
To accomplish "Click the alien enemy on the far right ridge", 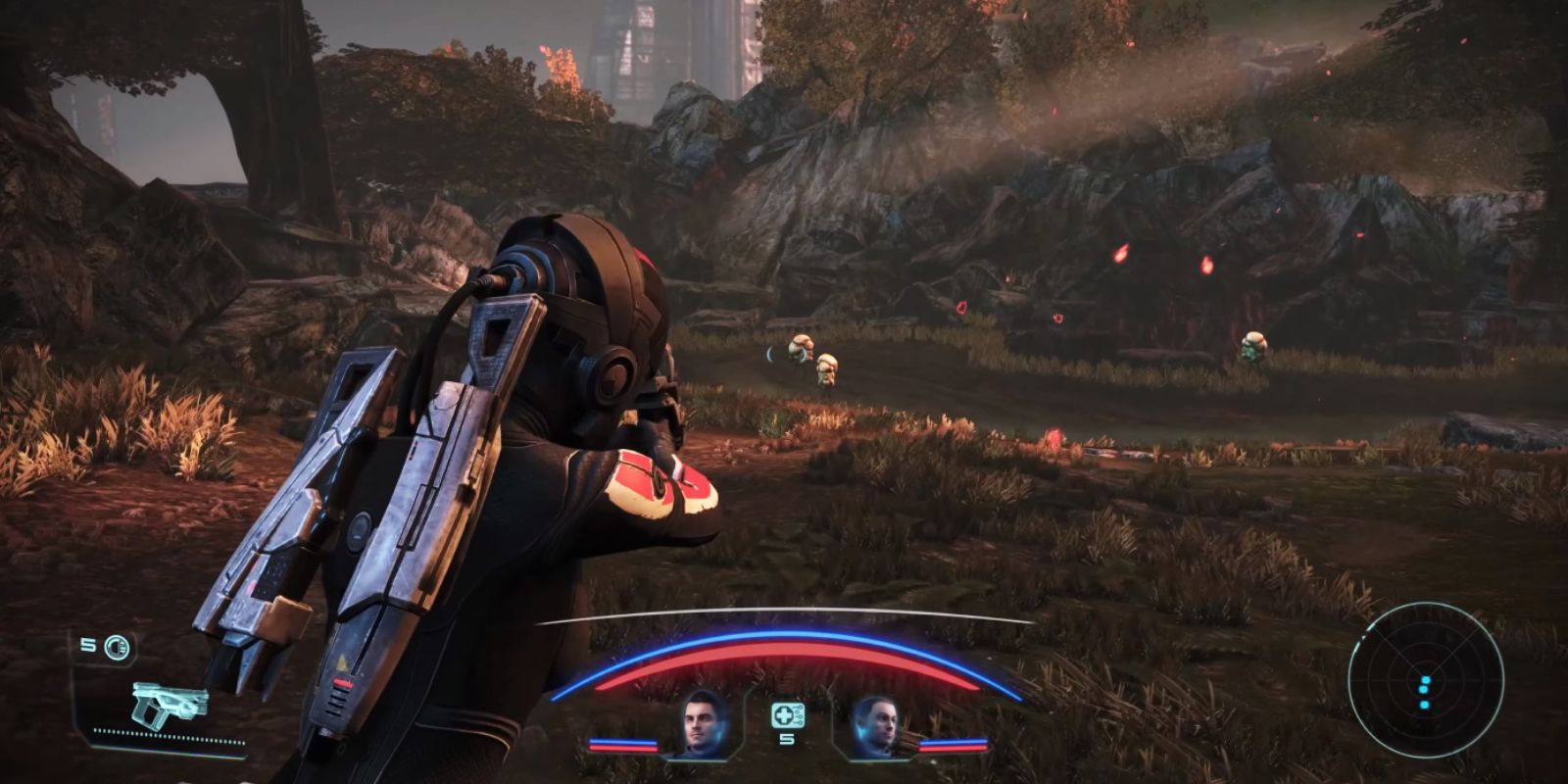I will coord(1252,345).
